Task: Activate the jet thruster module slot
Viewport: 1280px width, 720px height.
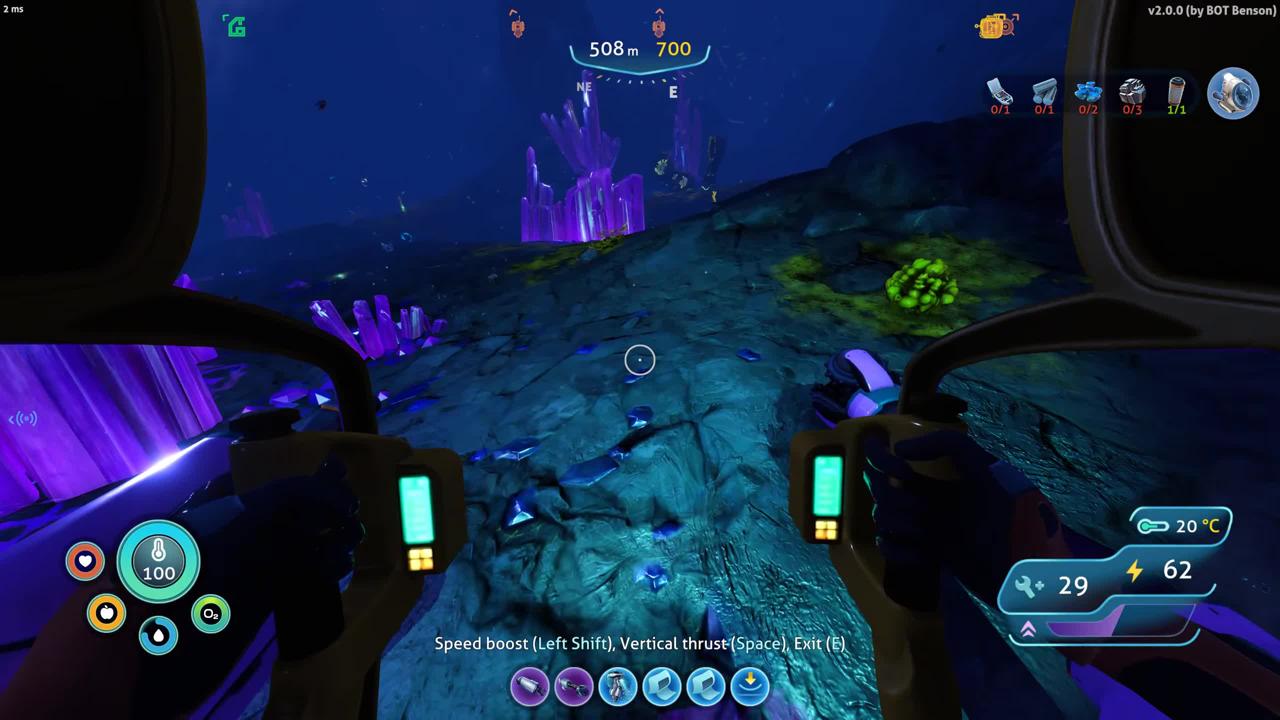Action: click(618, 687)
